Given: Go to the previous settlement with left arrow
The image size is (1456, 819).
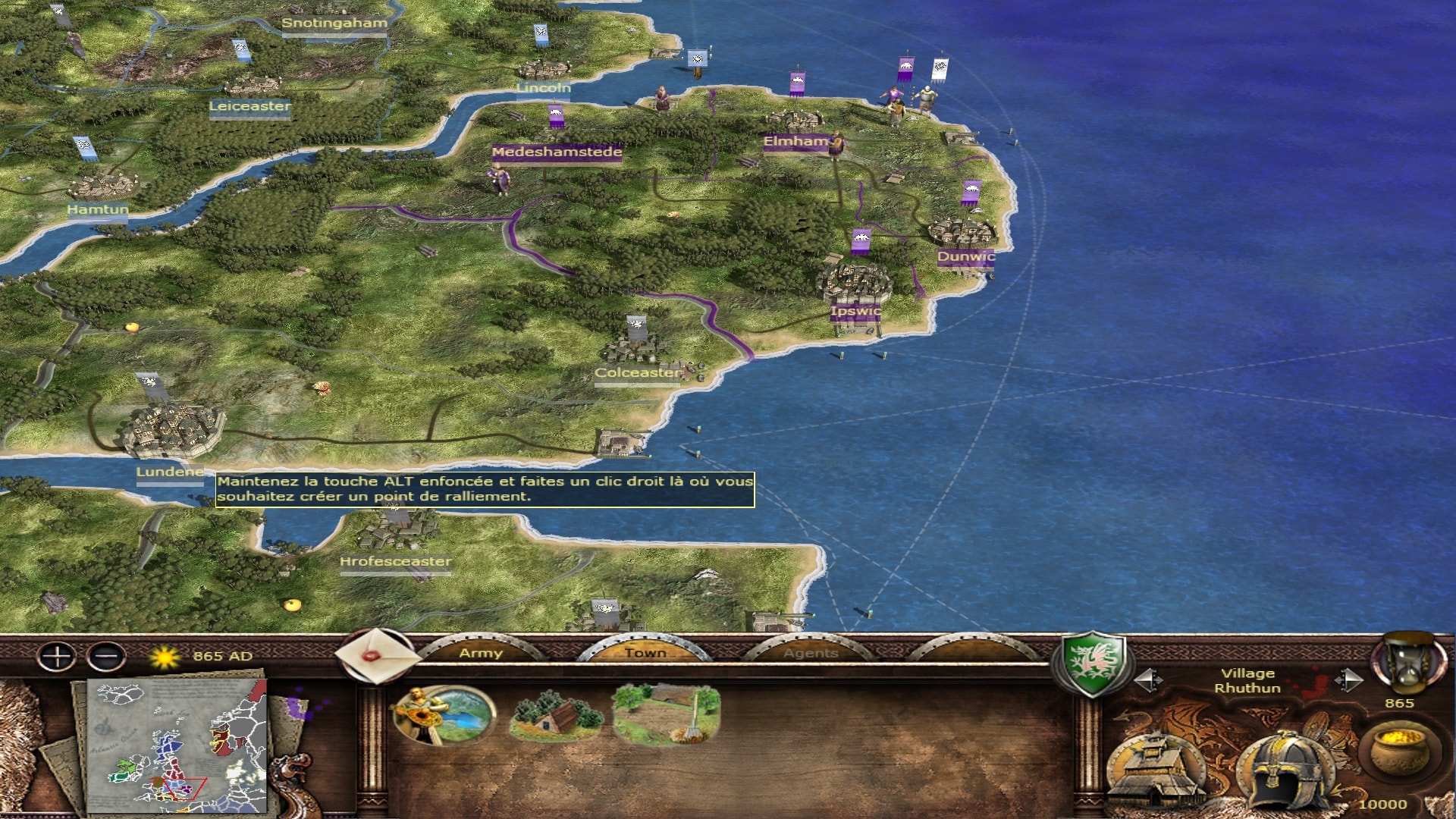Looking at the screenshot, I should tap(1148, 680).
